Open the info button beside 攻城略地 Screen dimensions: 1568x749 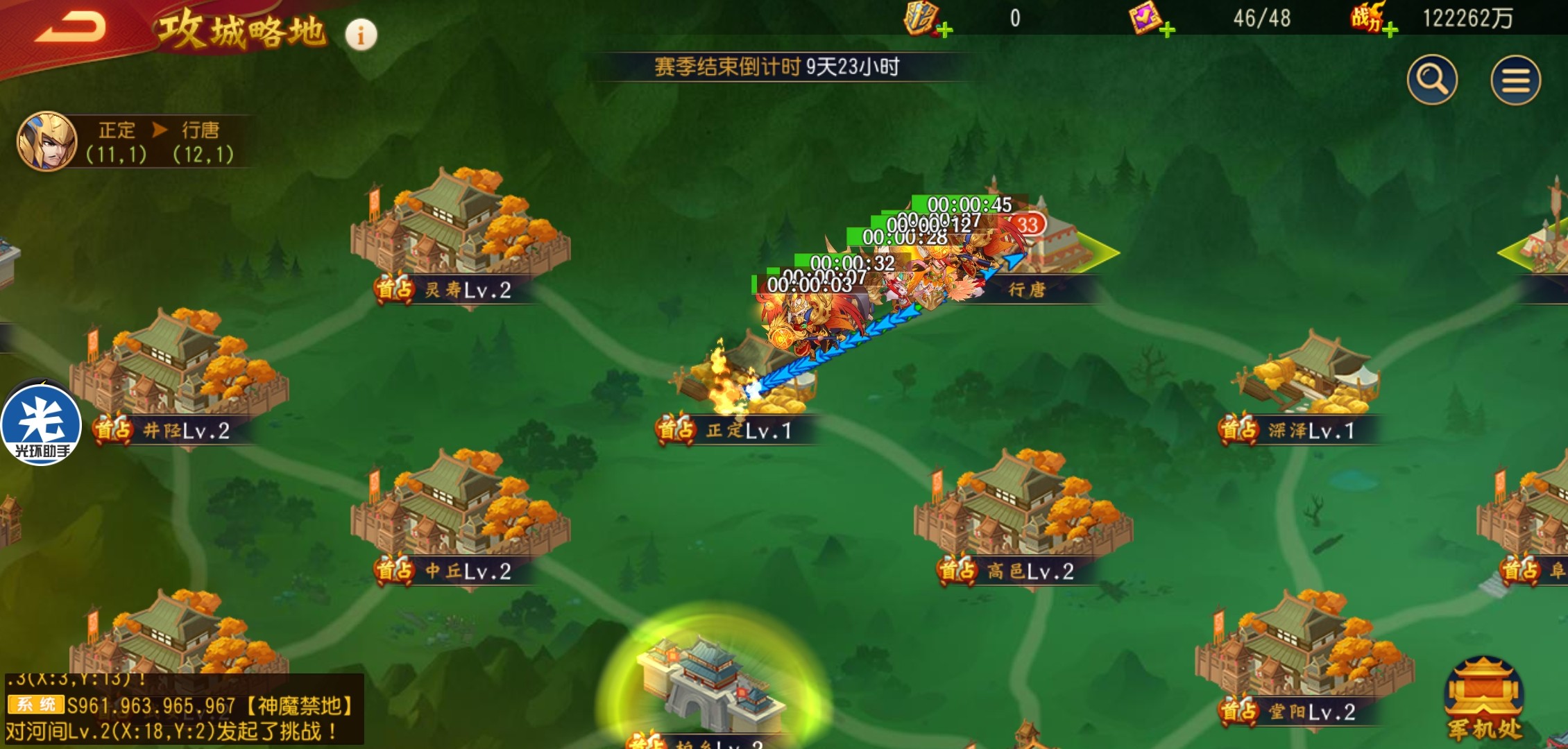pyautogui.click(x=361, y=34)
